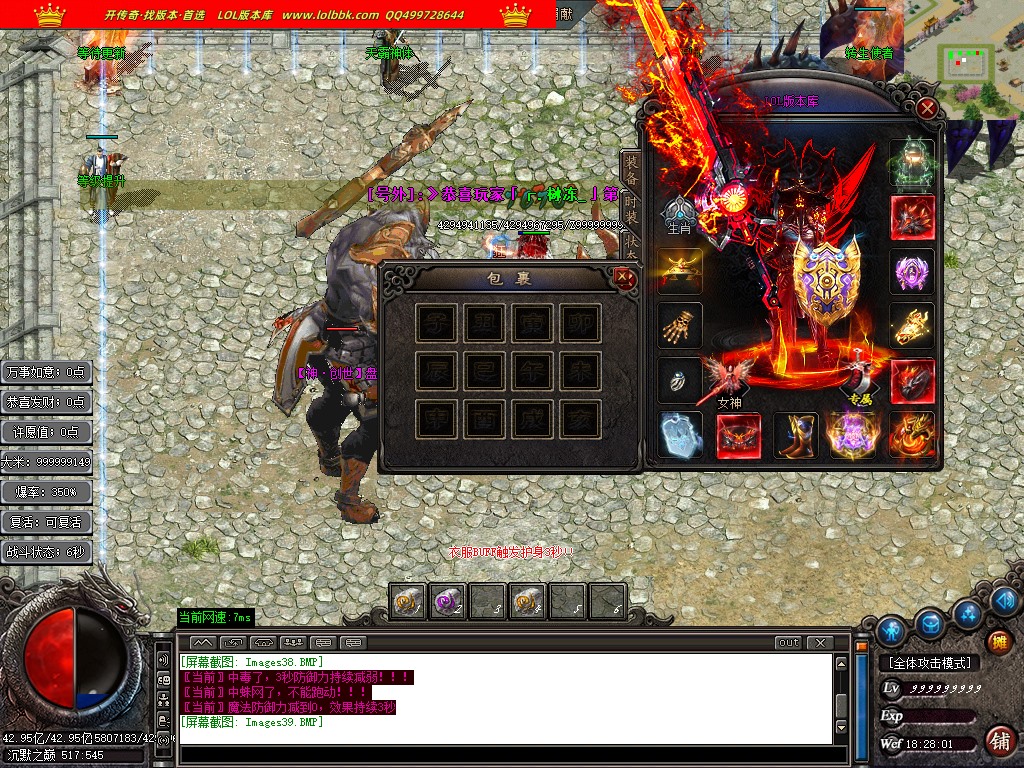Select the golden helmet equipment slot
The image size is (1024, 768).
(x=680, y=270)
